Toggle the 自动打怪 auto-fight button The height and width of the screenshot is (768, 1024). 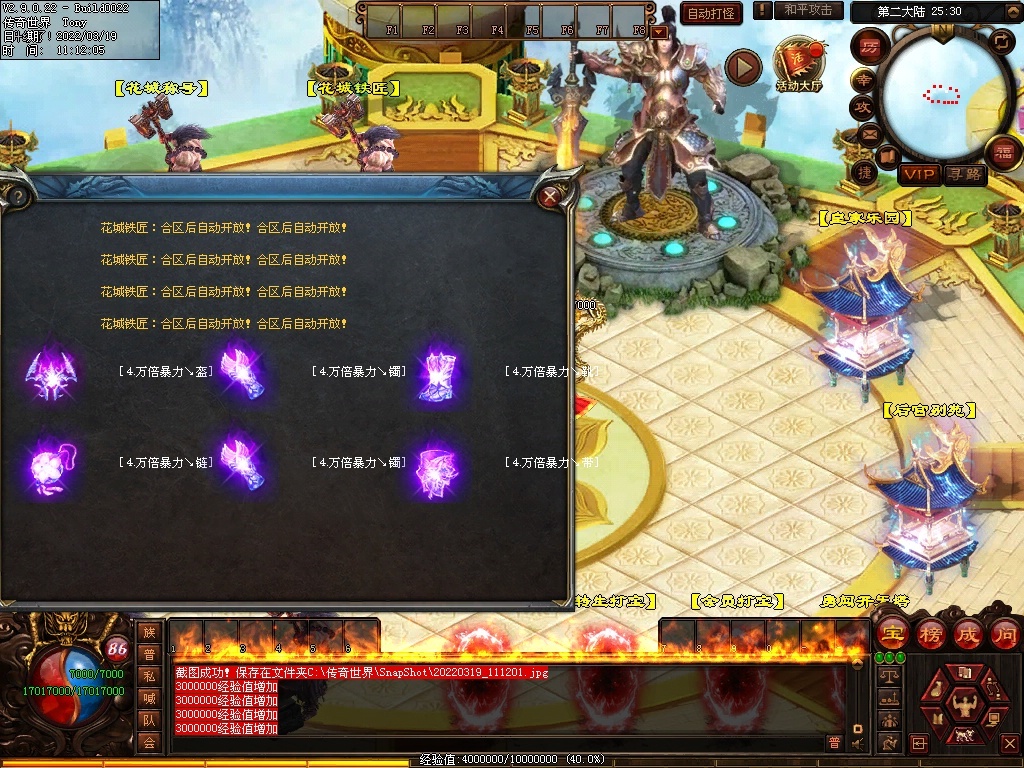711,13
